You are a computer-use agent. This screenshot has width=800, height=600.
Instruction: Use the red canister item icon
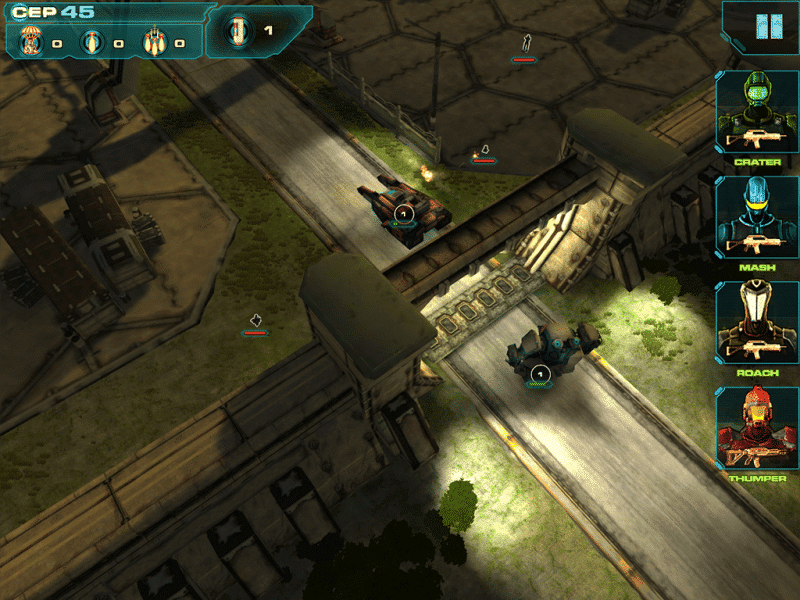coord(238,31)
